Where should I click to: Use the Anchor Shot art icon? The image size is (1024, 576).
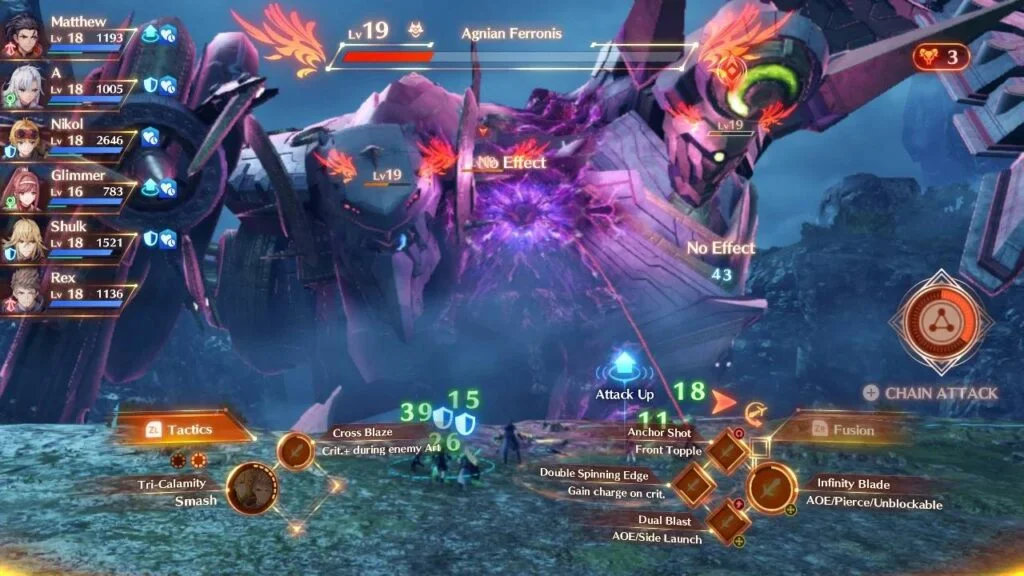coord(727,450)
